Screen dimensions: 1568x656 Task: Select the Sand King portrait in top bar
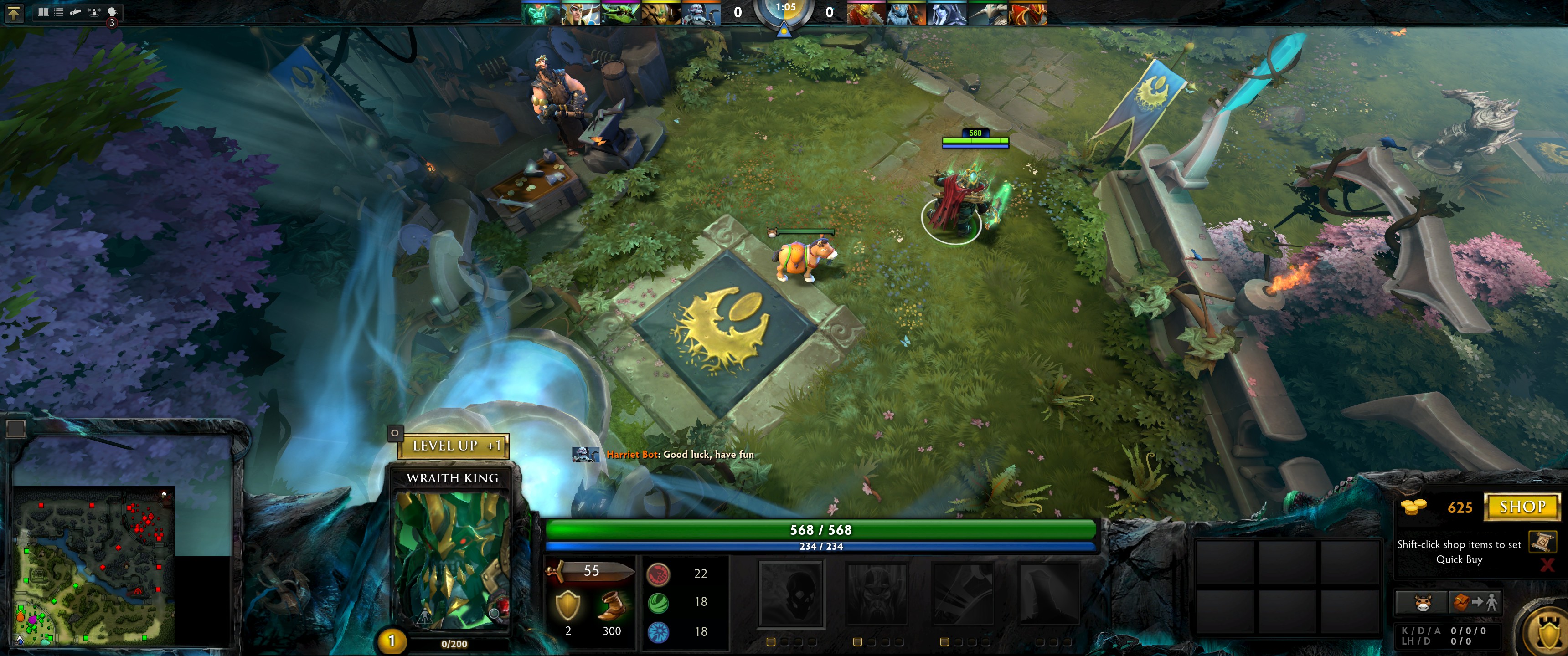tap(661, 13)
